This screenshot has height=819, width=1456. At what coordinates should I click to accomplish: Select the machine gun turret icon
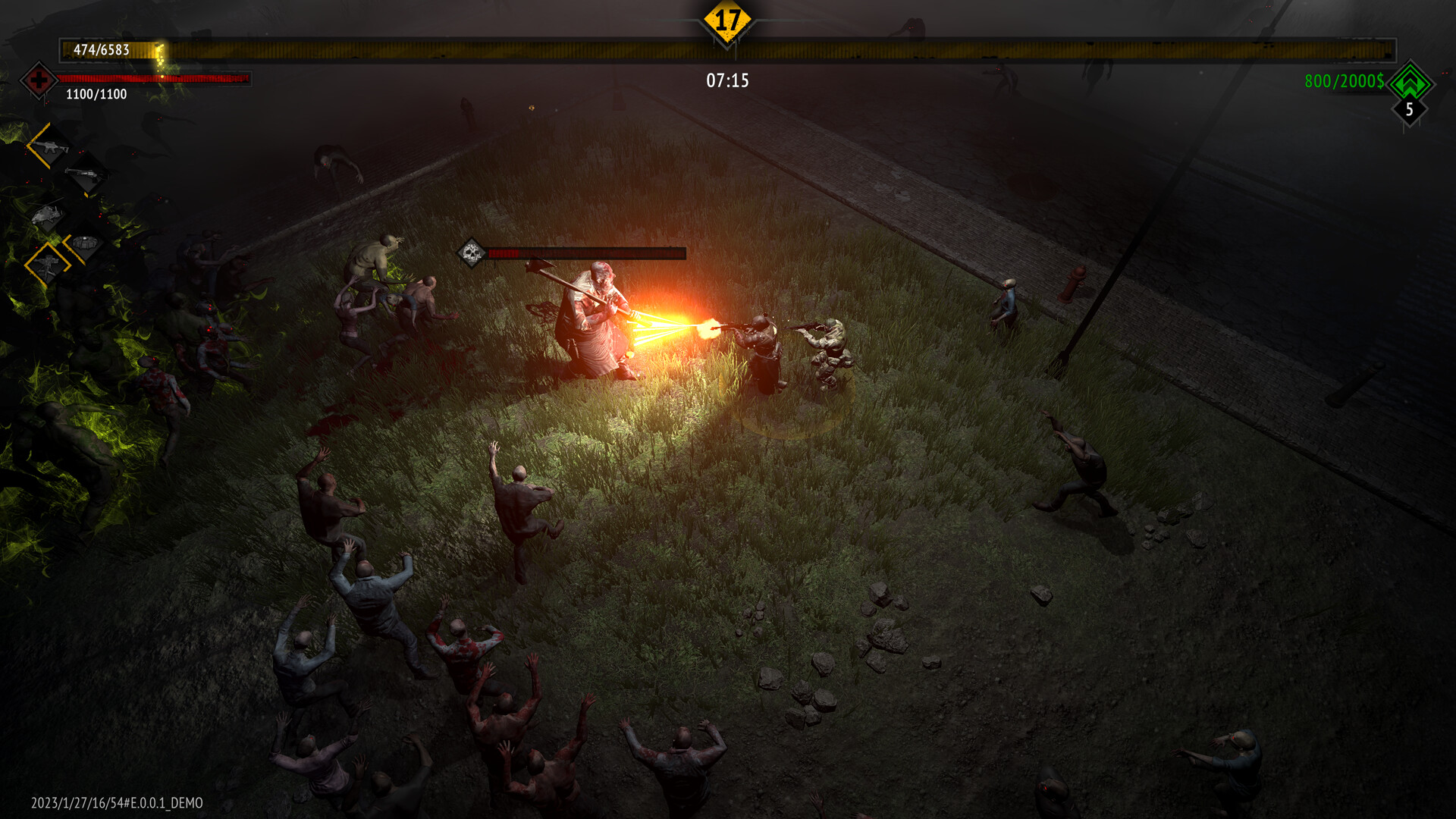[49, 267]
